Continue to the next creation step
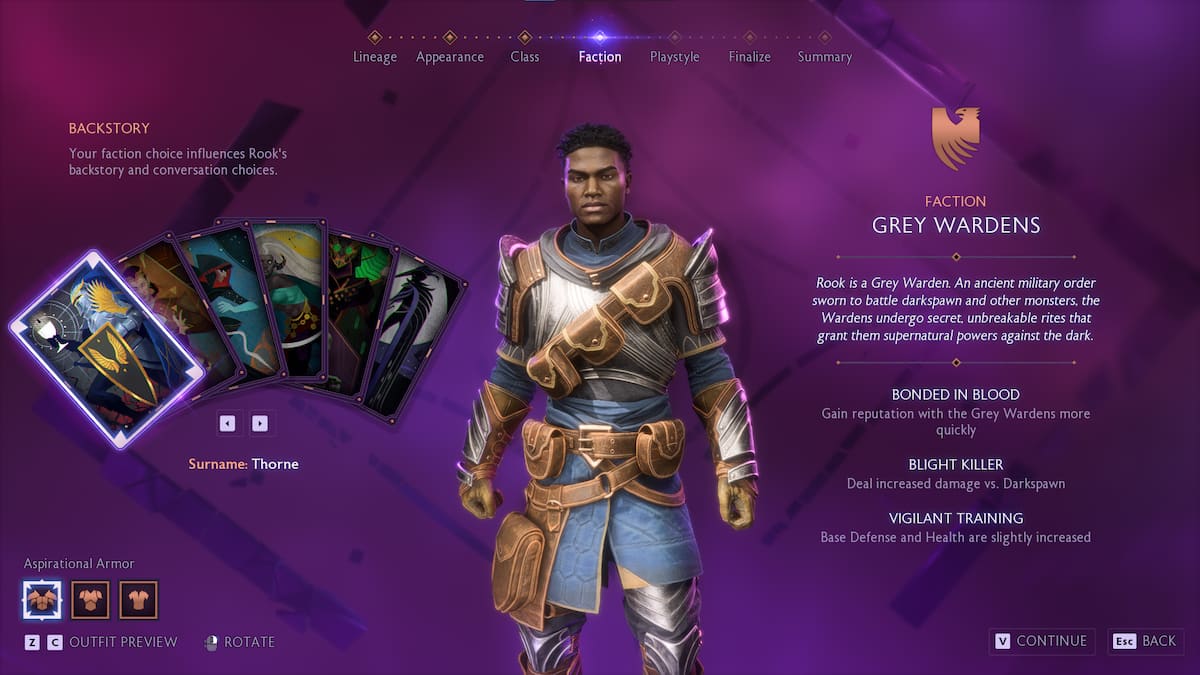The image size is (1200, 675). (1041, 641)
